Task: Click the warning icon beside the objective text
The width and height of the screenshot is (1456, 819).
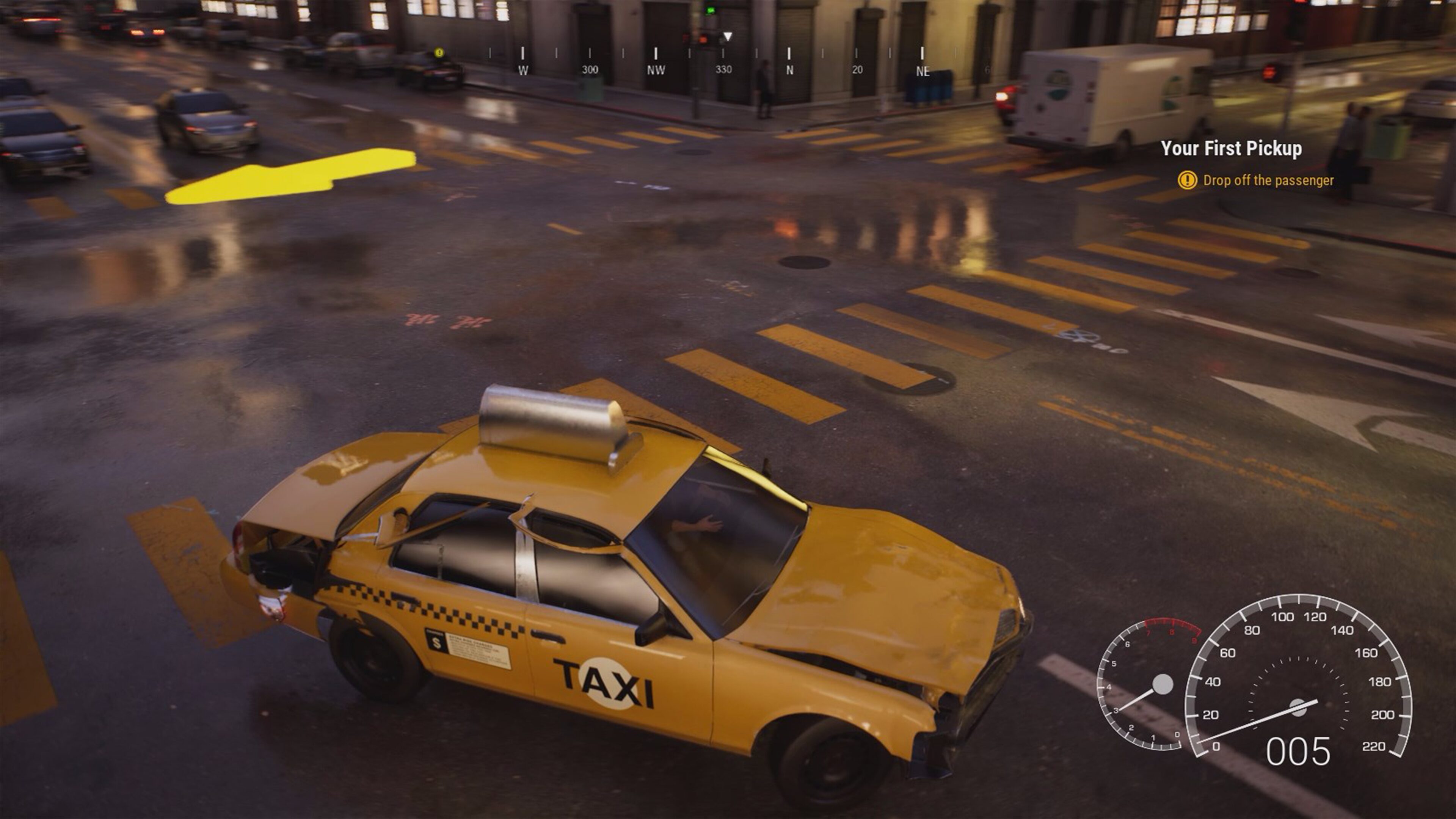Action: coord(1188,181)
